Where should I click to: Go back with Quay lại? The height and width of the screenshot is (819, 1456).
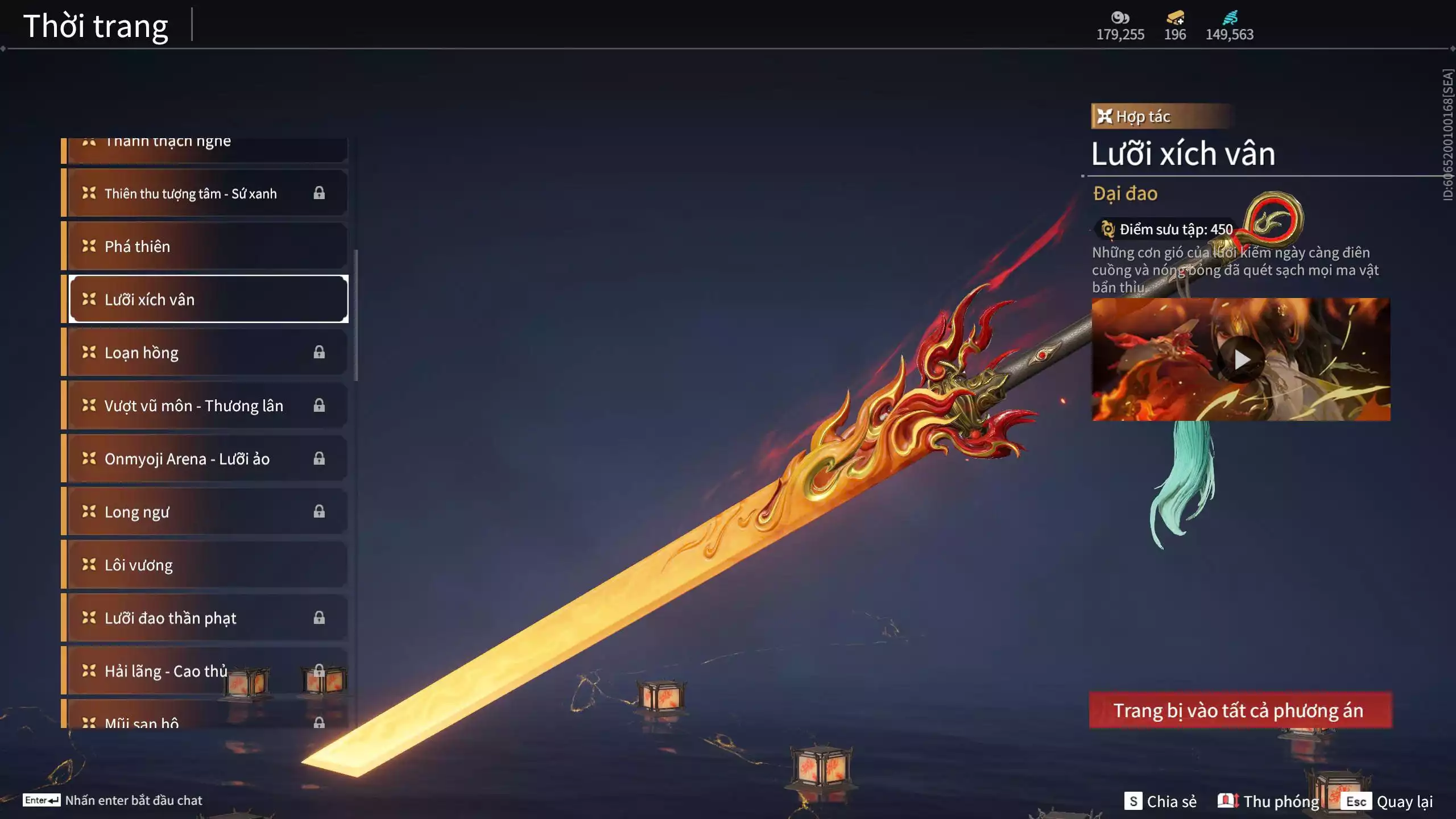tap(1388, 801)
